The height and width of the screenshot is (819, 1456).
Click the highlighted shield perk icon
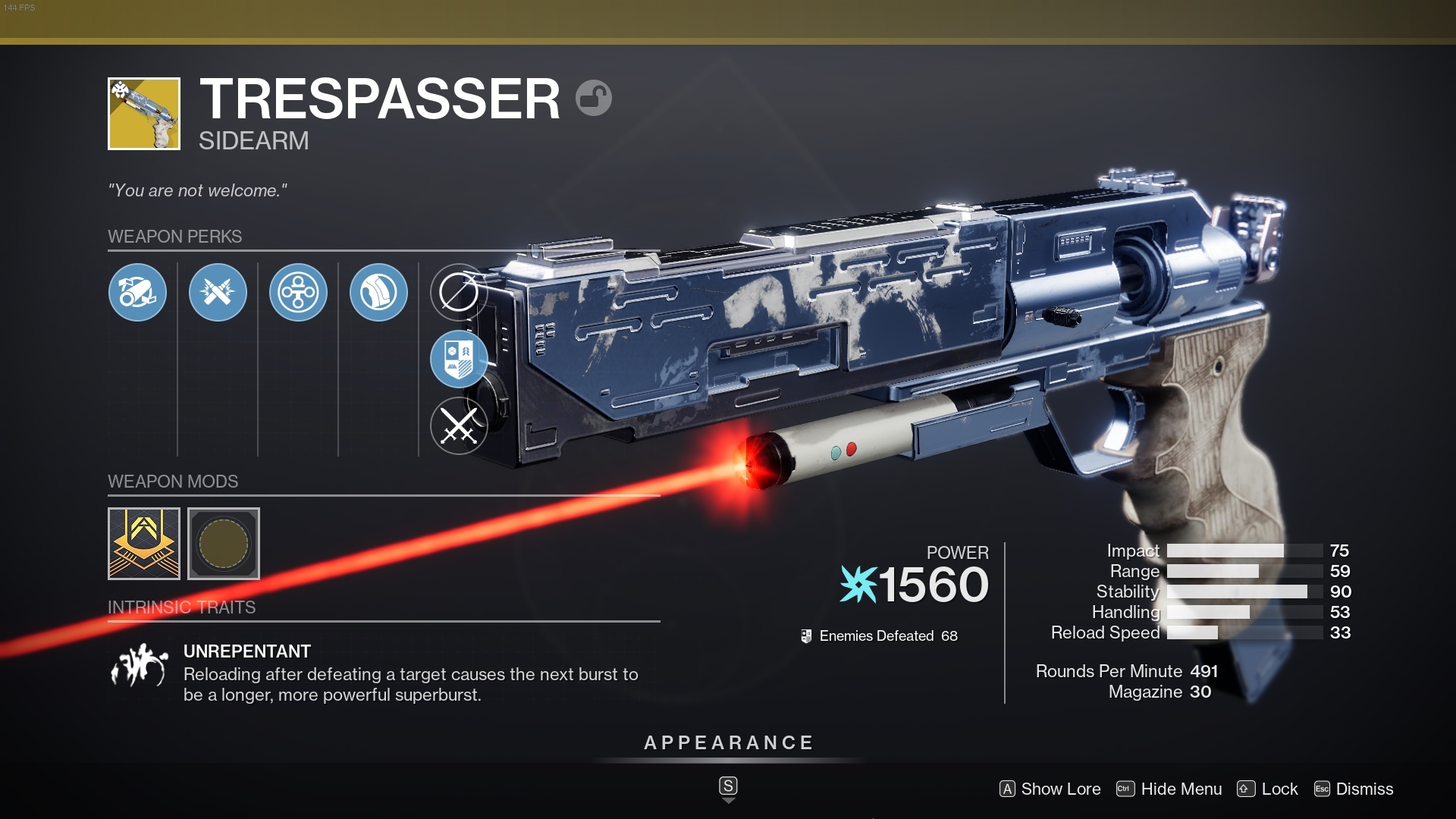[x=459, y=359]
